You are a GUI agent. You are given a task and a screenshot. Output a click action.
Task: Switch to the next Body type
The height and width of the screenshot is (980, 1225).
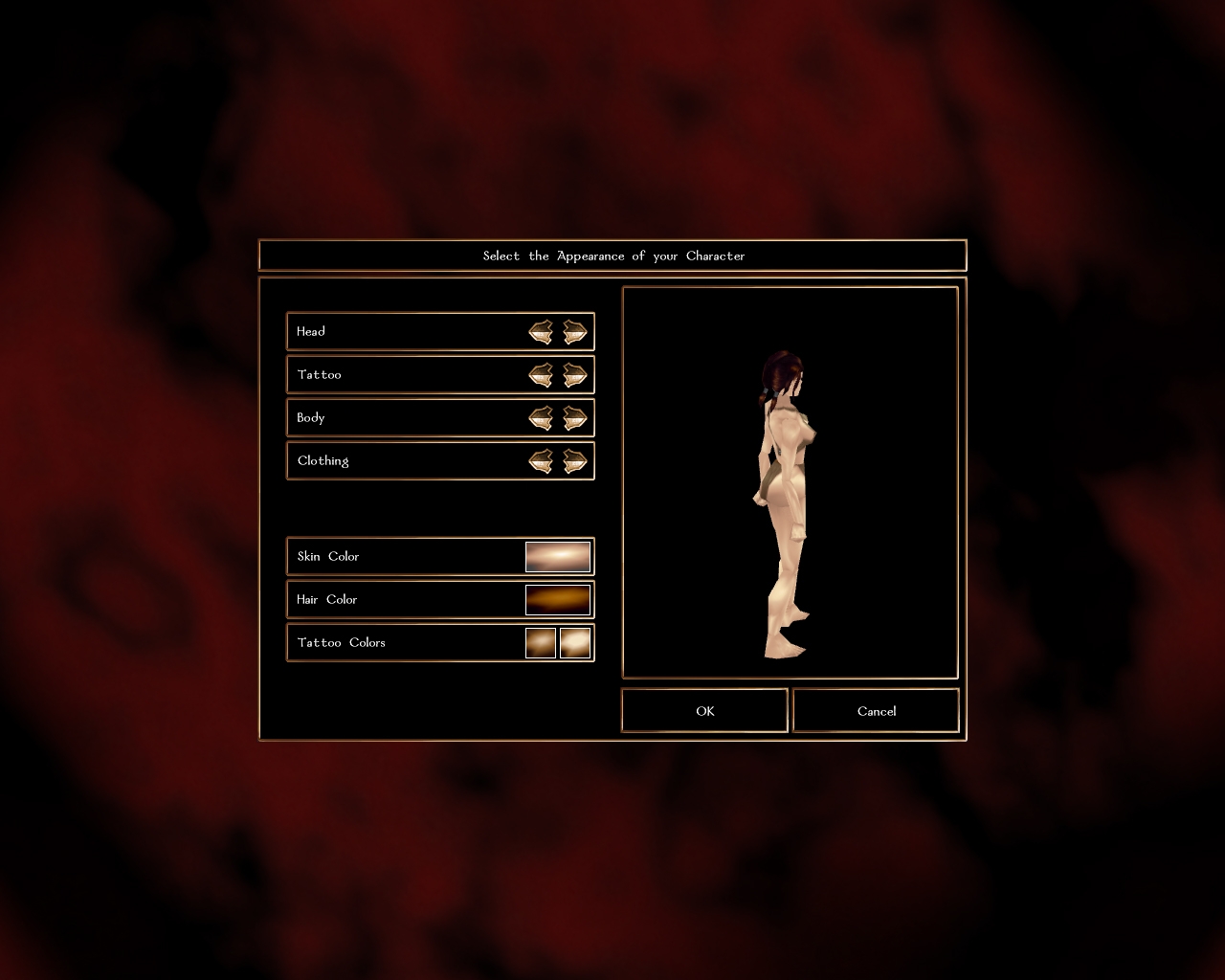pos(574,418)
